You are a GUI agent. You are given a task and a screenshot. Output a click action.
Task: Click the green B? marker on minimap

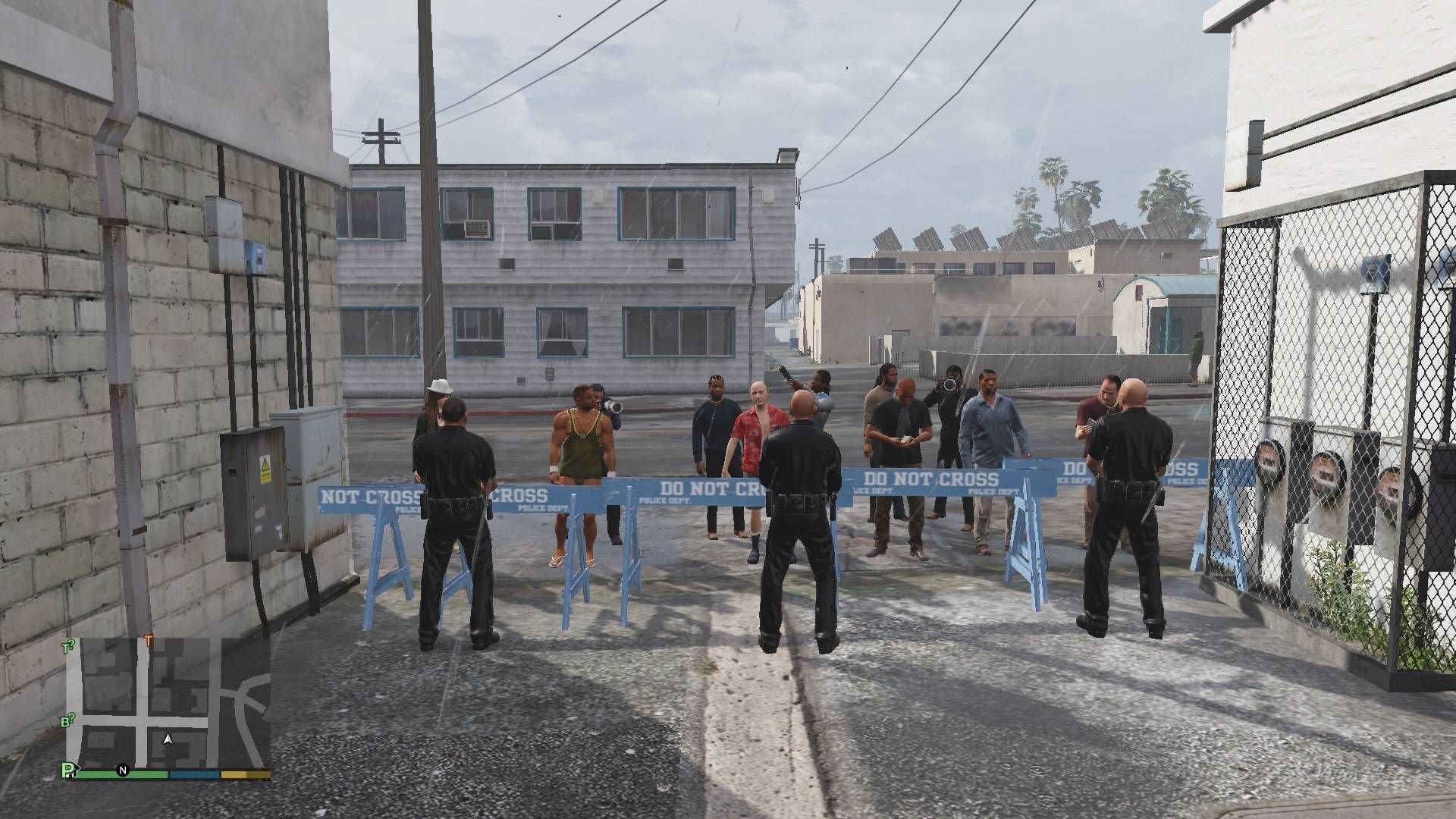(x=67, y=720)
